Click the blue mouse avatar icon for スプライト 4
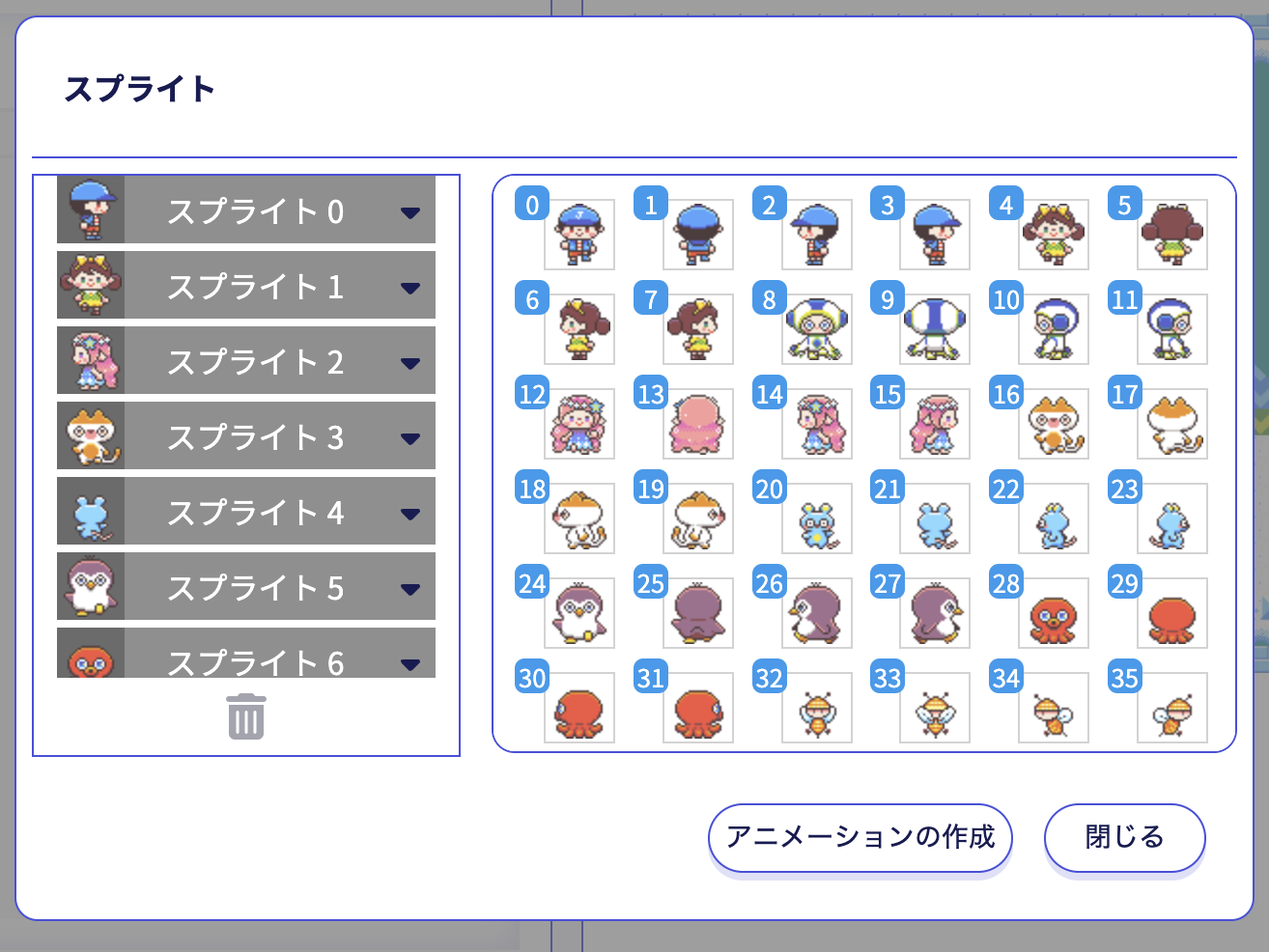The height and width of the screenshot is (952, 1269). pyautogui.click(x=89, y=511)
